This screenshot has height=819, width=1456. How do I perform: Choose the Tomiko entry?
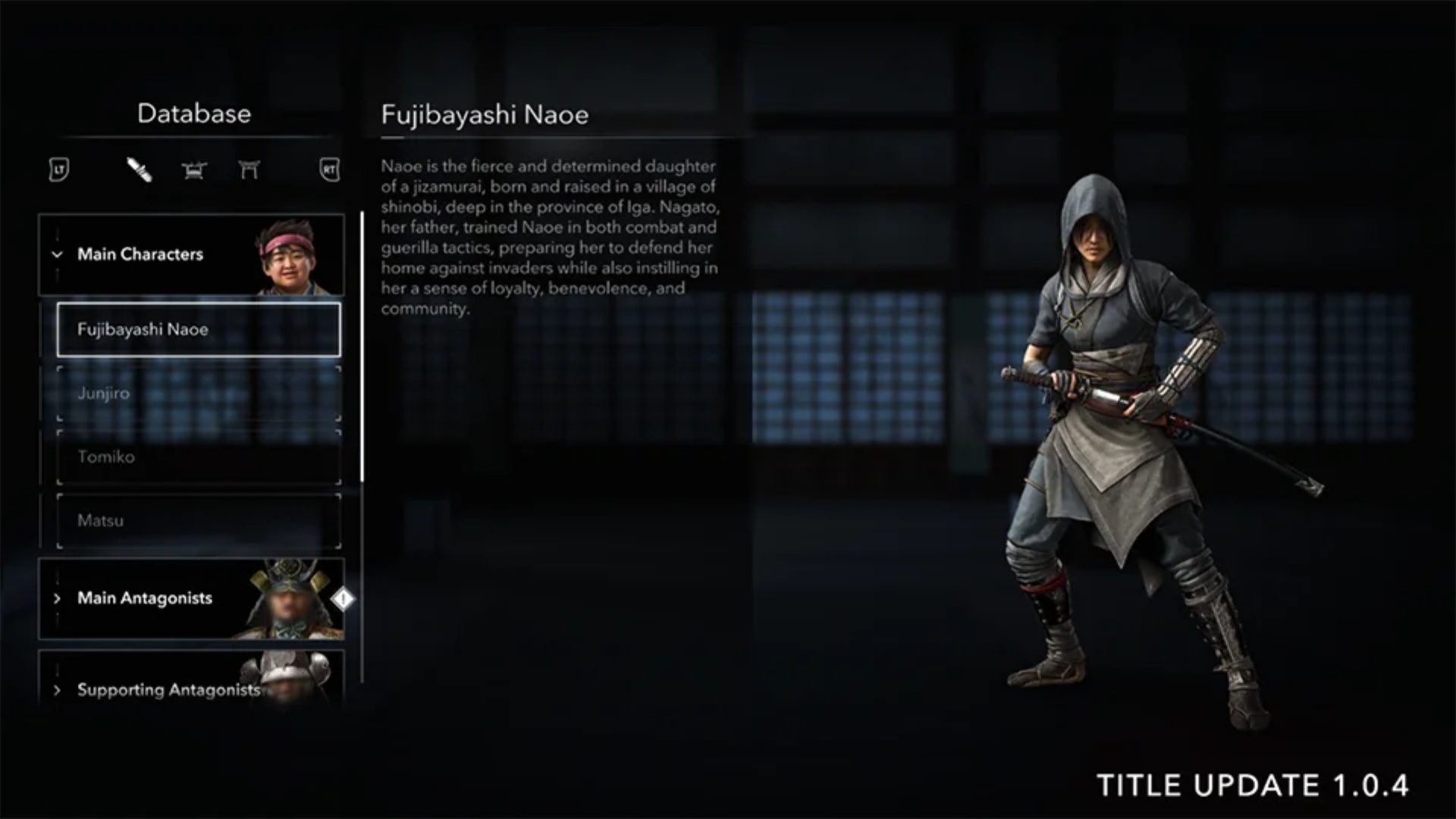click(x=198, y=457)
